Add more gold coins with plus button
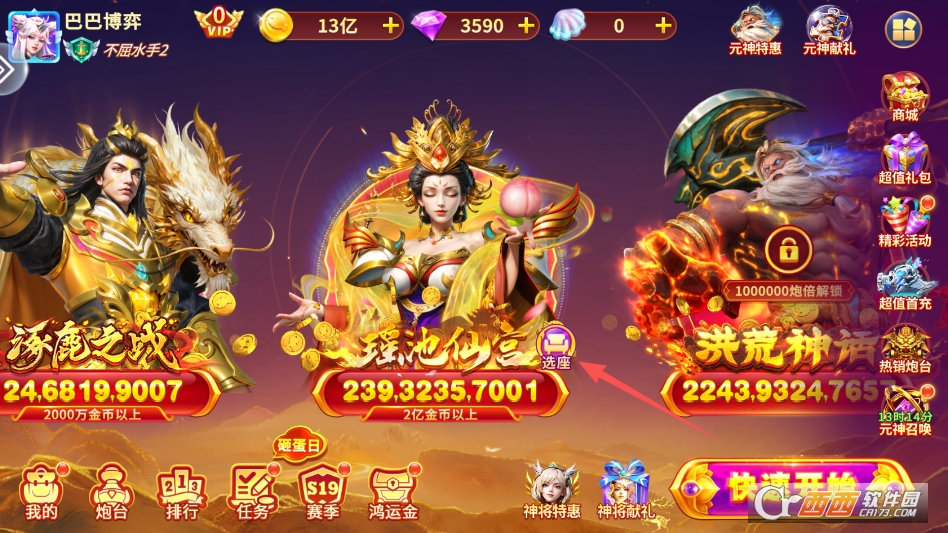 point(390,26)
